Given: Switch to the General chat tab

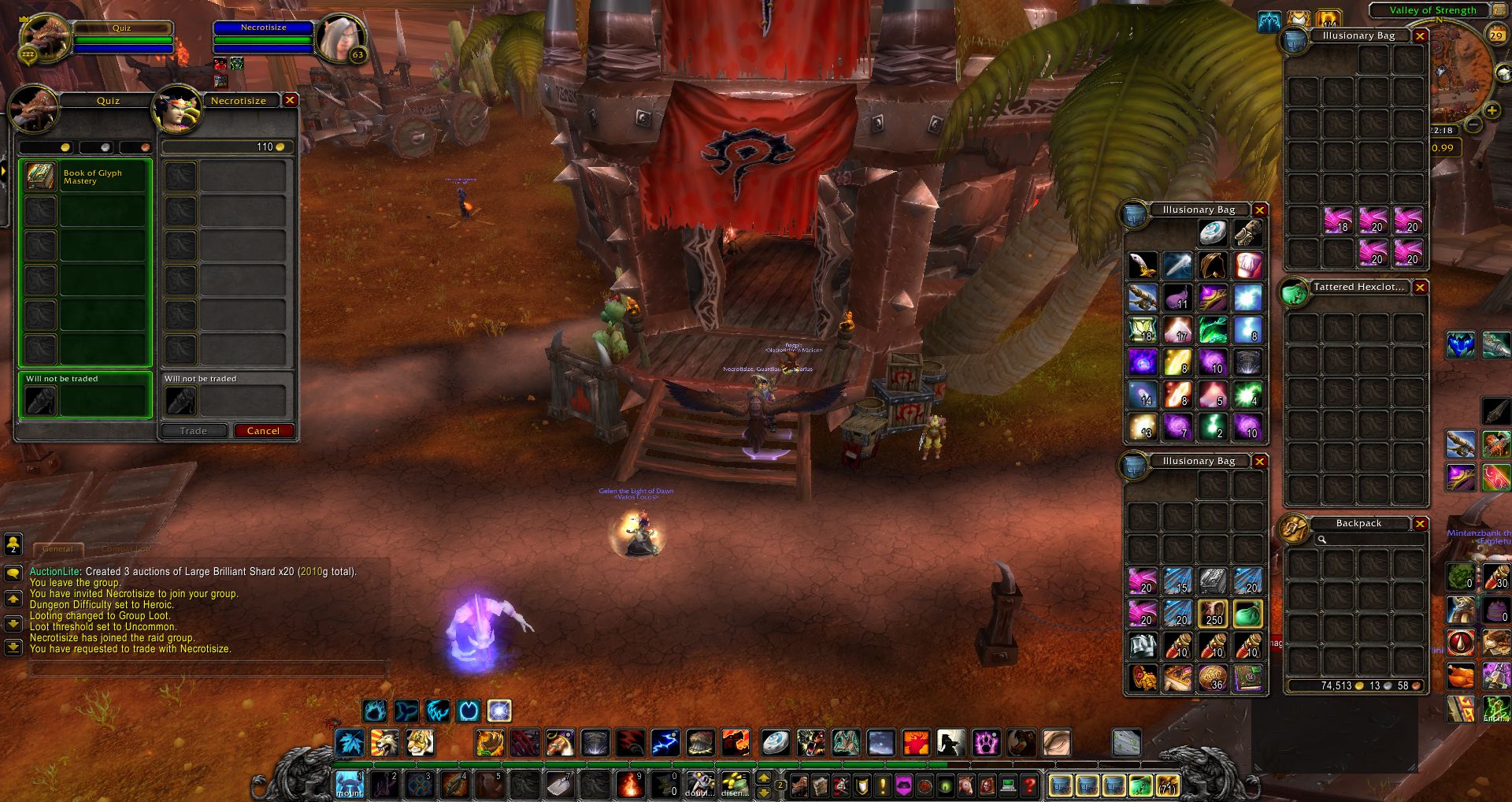Looking at the screenshot, I should coord(57,549).
